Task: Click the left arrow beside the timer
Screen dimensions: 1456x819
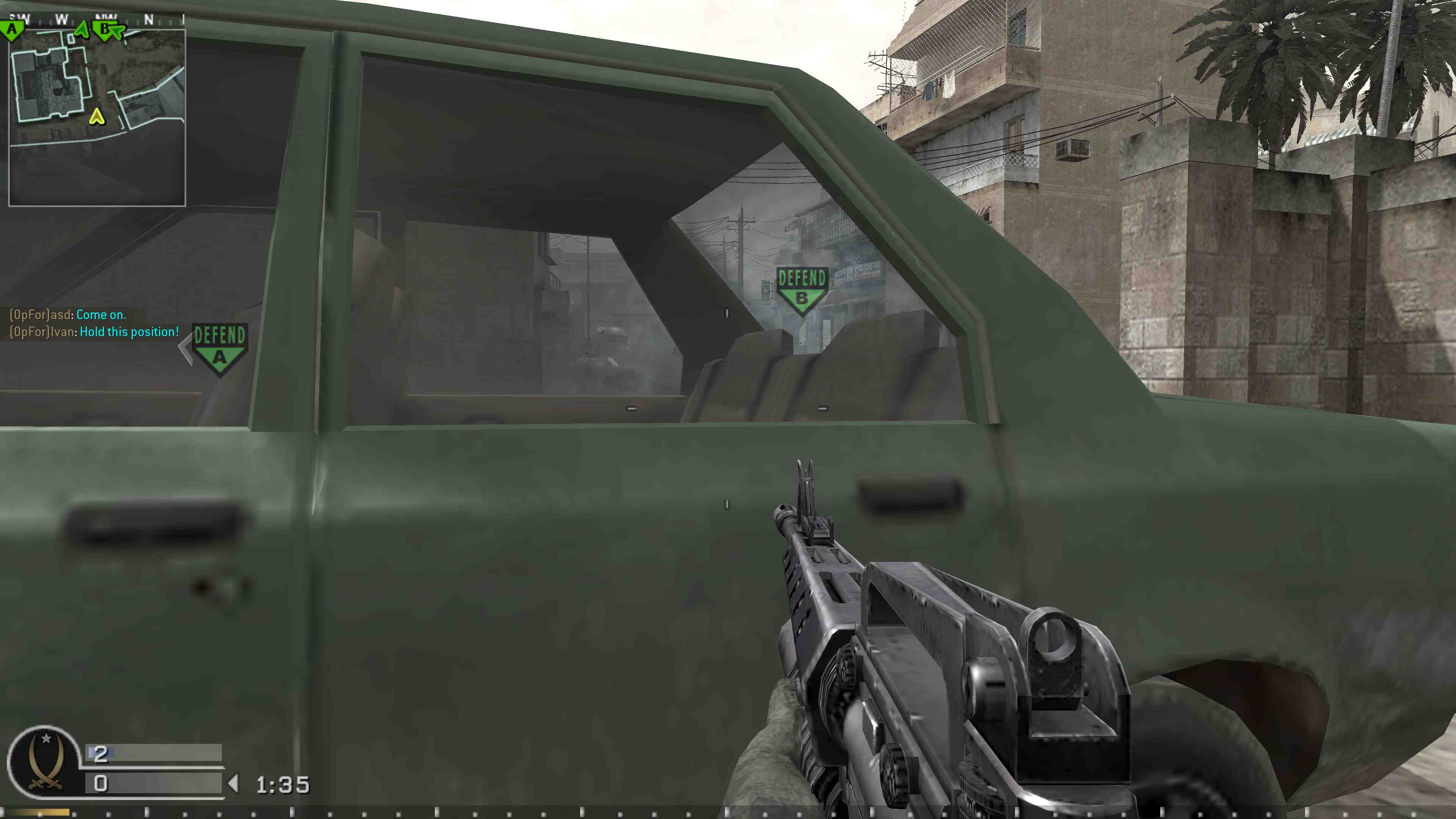Action: [x=235, y=783]
